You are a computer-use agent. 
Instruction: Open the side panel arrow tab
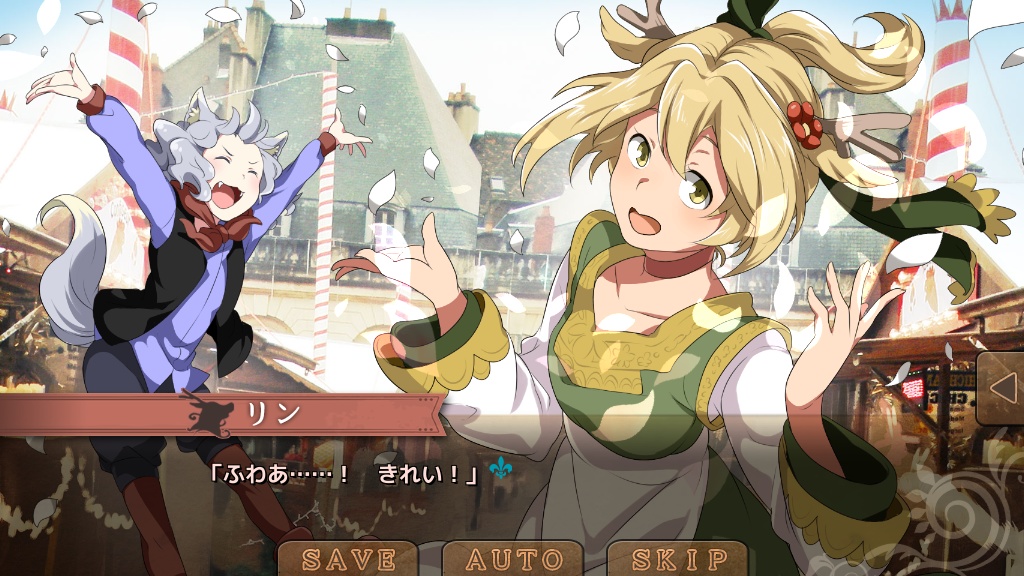coord(1000,387)
